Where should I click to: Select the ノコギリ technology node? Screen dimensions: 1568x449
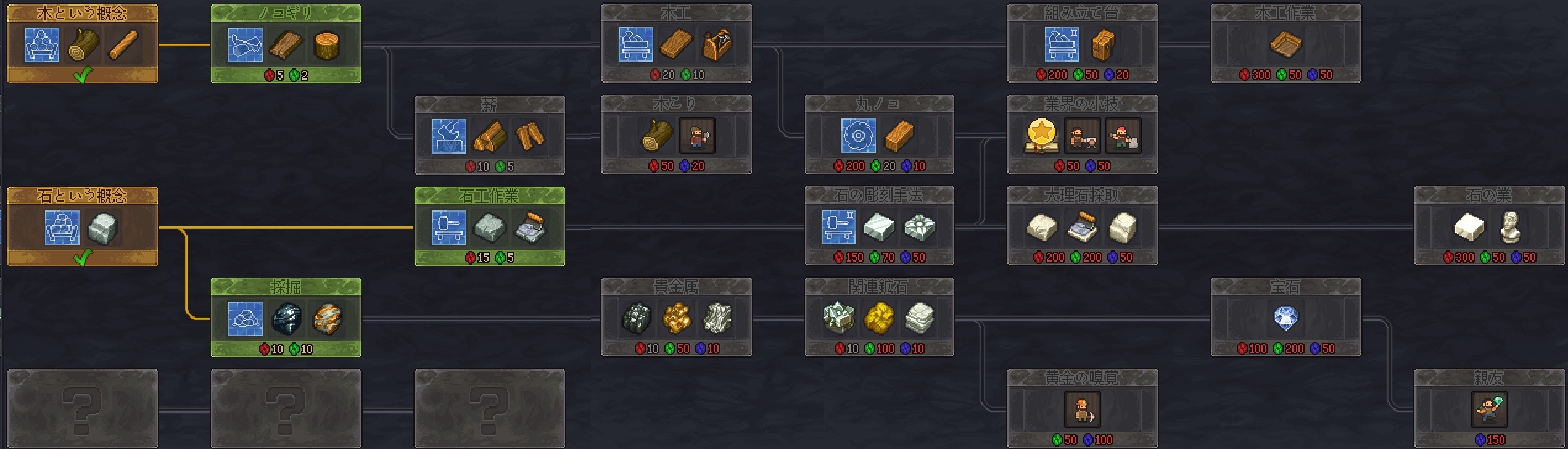286,44
